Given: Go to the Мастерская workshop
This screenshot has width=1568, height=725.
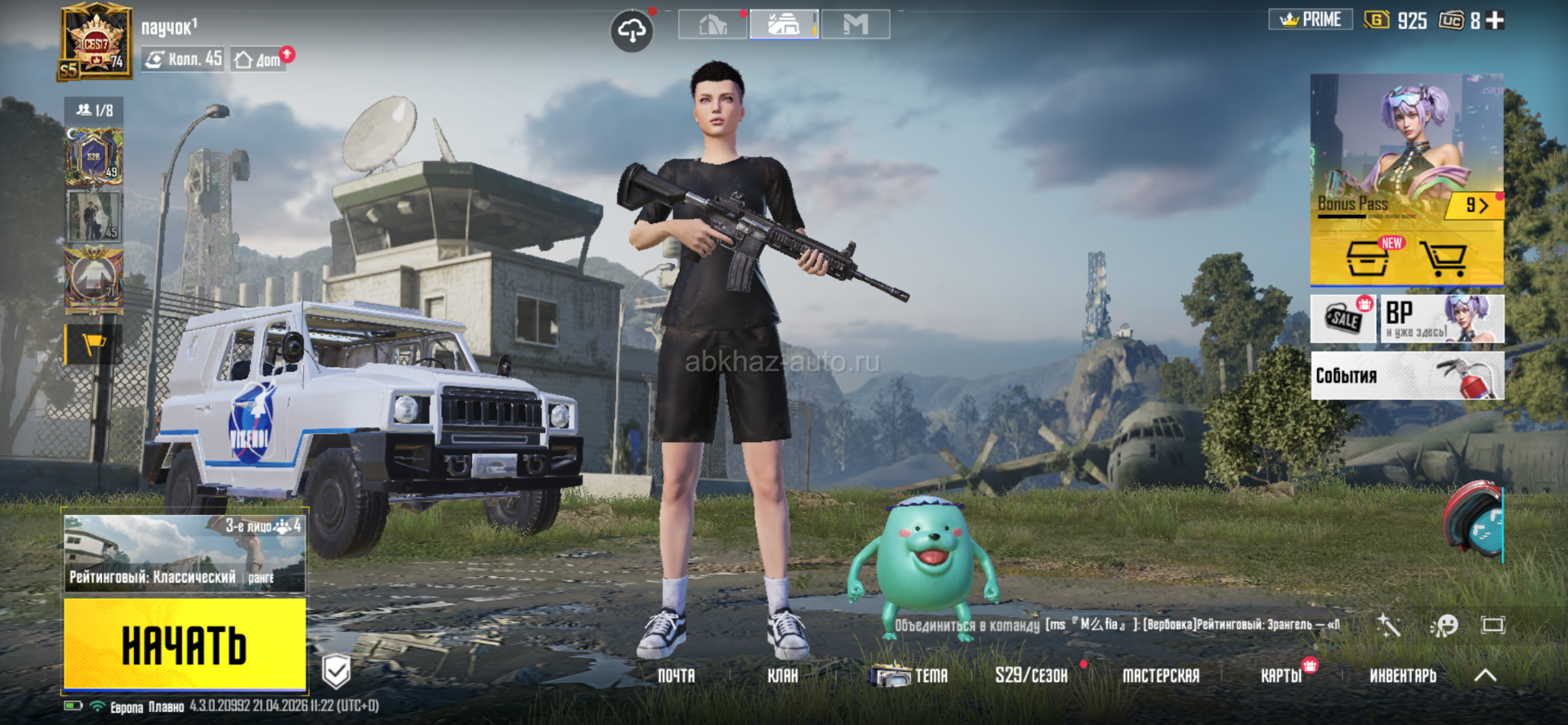Looking at the screenshot, I should coord(1160,676).
